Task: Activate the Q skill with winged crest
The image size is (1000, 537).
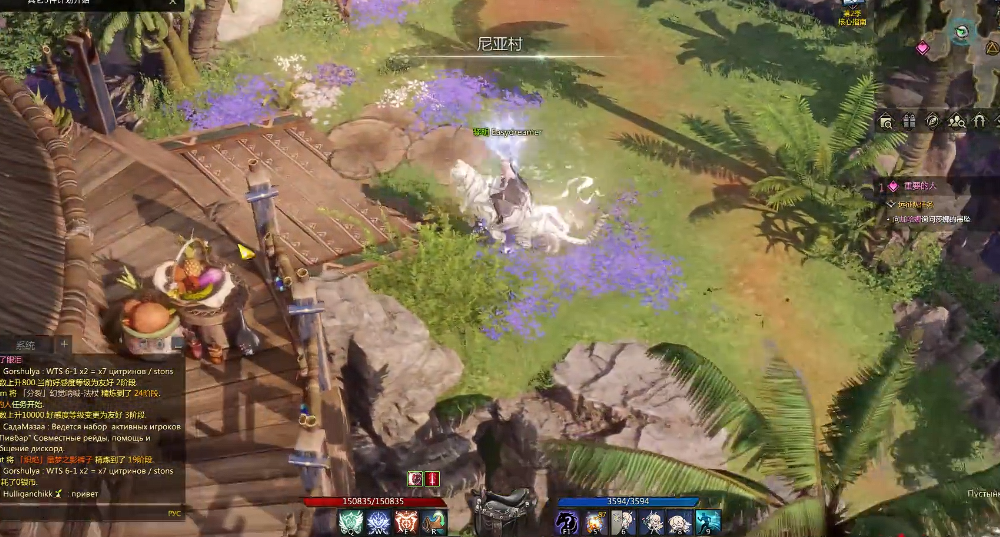Action: (x=351, y=522)
